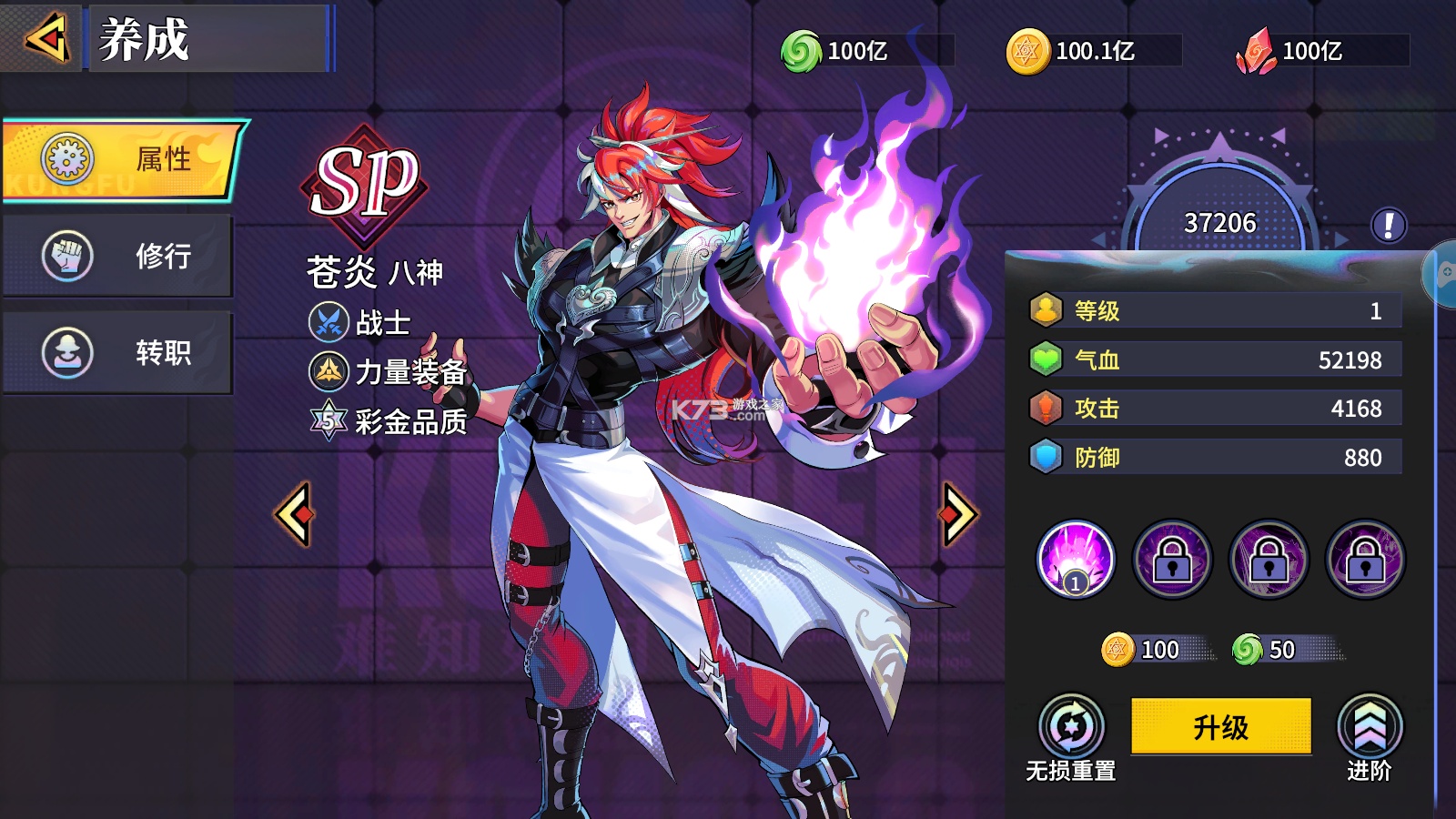Click the 无损重置 reset icon
Screen dimensions: 1456x819
tap(1072, 725)
